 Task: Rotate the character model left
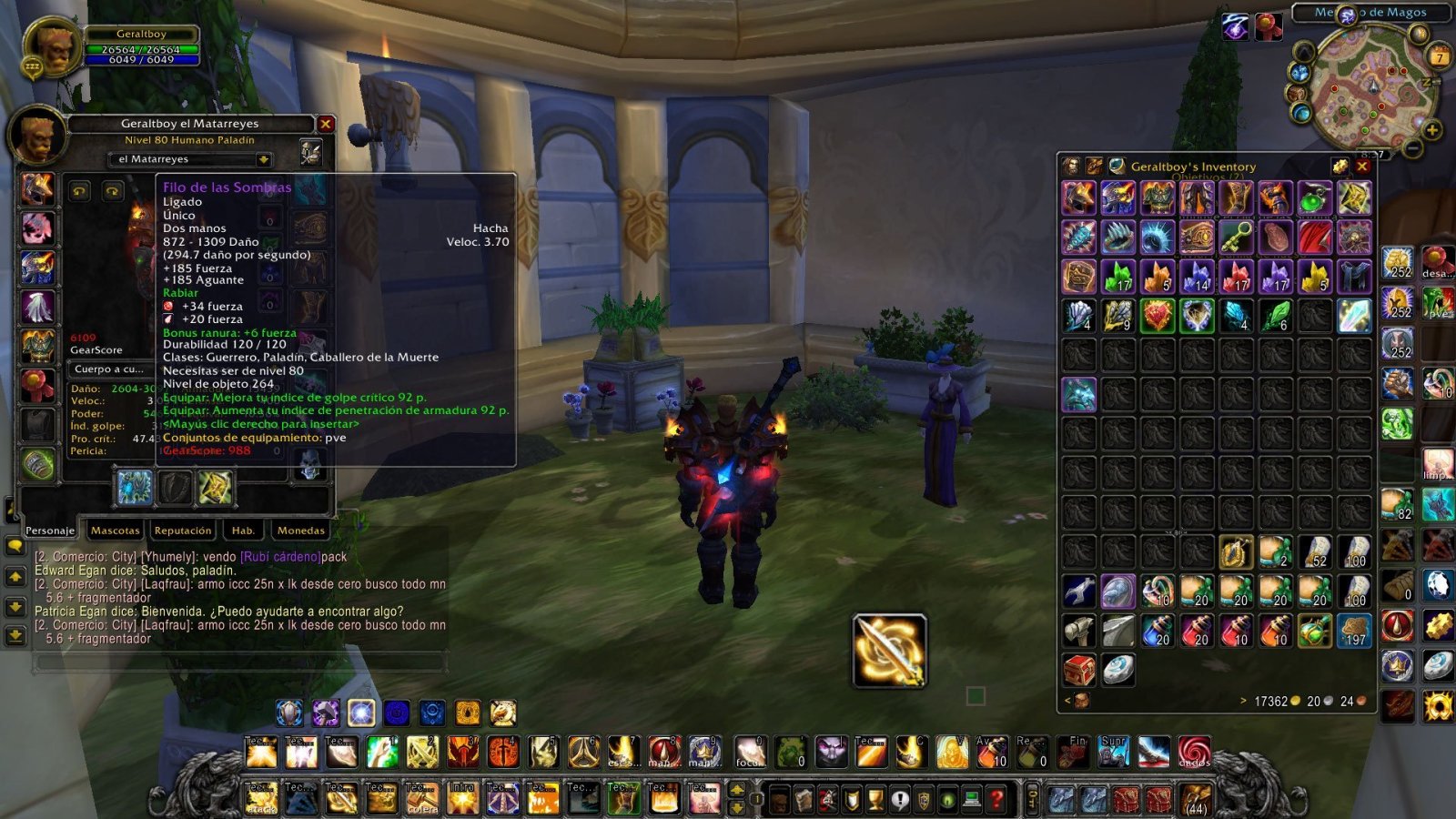pyautogui.click(x=81, y=191)
